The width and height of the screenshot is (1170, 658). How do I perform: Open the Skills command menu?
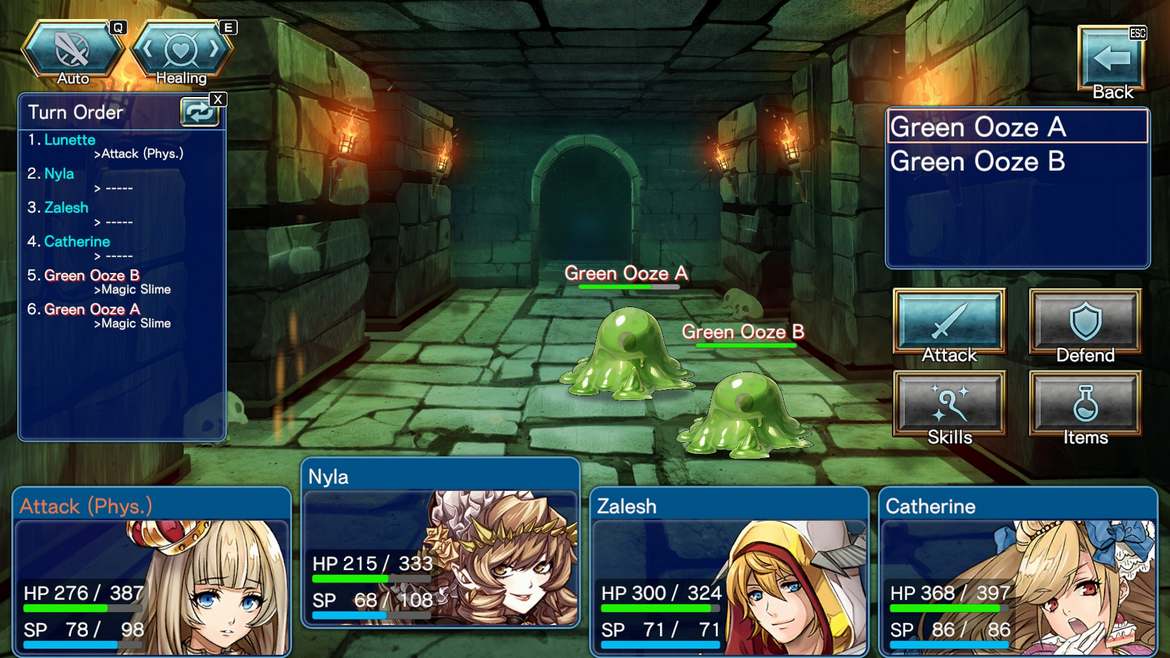pos(948,409)
